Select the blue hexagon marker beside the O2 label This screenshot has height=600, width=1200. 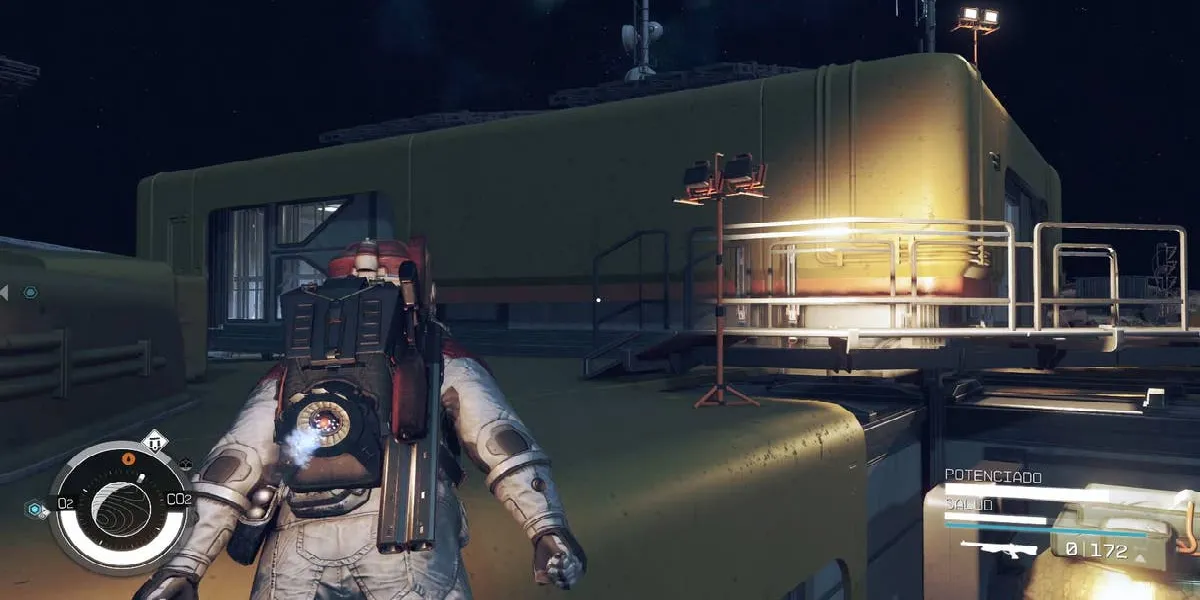[35, 509]
